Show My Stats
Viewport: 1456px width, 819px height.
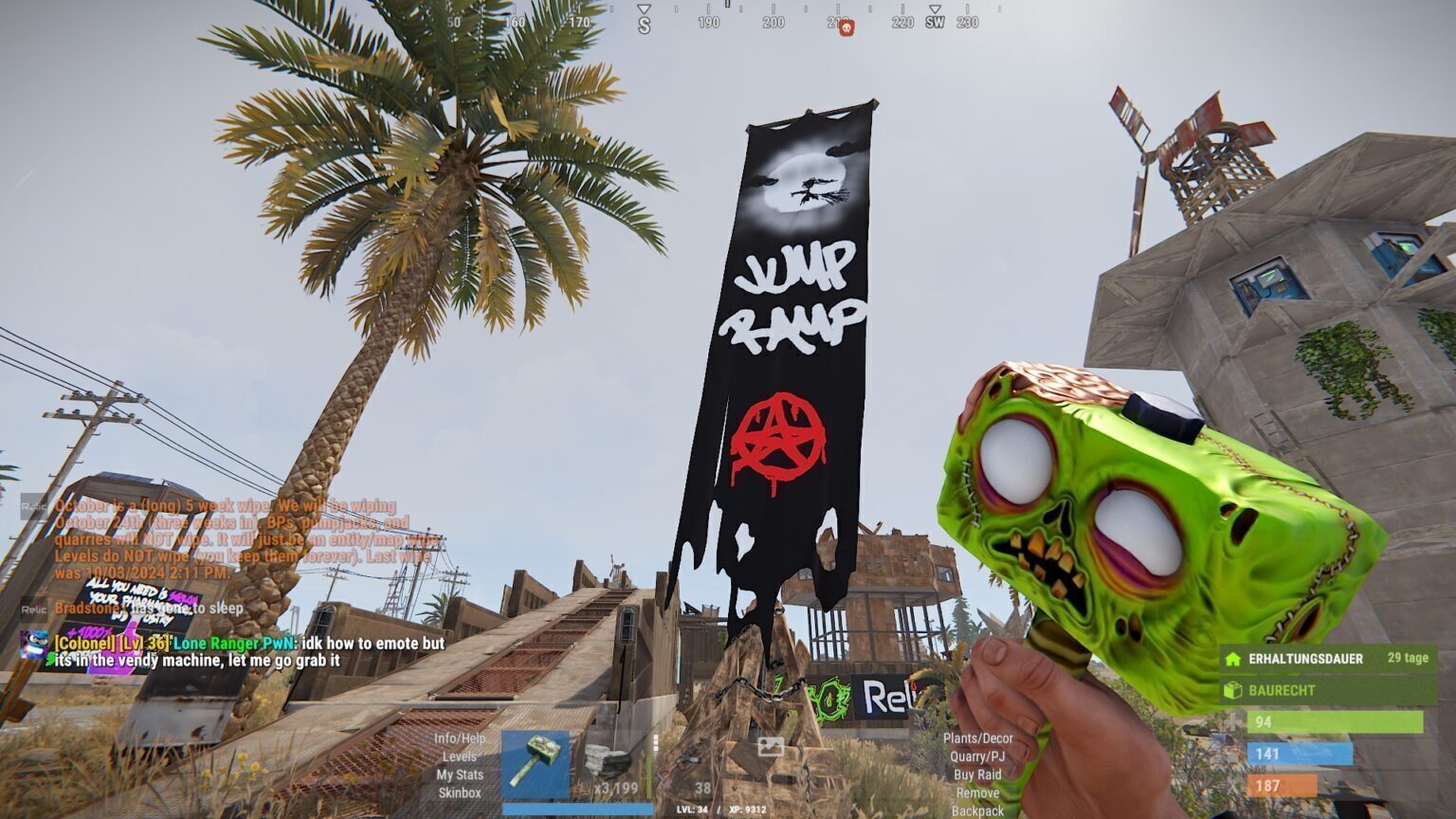pyautogui.click(x=460, y=774)
